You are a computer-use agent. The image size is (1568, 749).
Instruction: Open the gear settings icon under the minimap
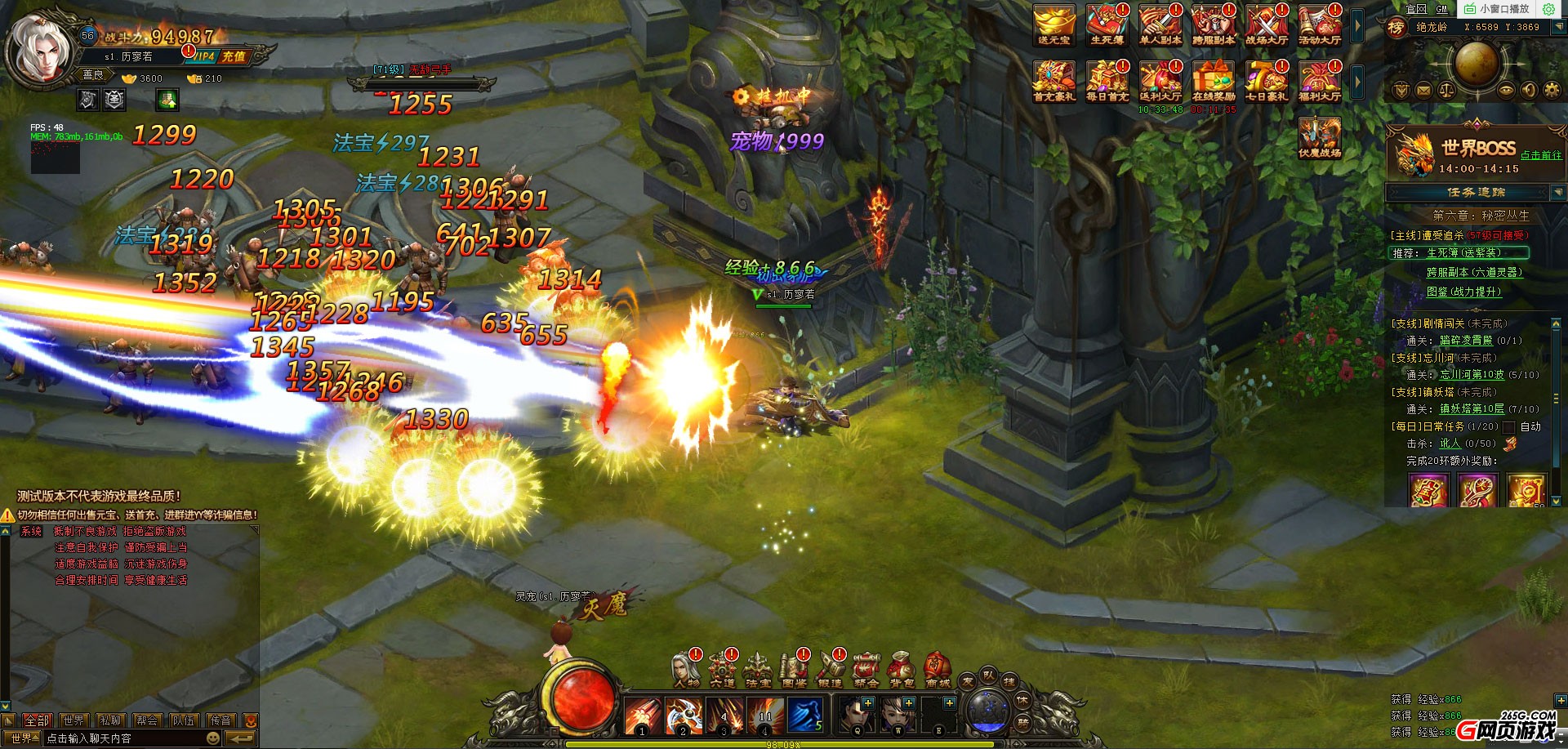1552,91
